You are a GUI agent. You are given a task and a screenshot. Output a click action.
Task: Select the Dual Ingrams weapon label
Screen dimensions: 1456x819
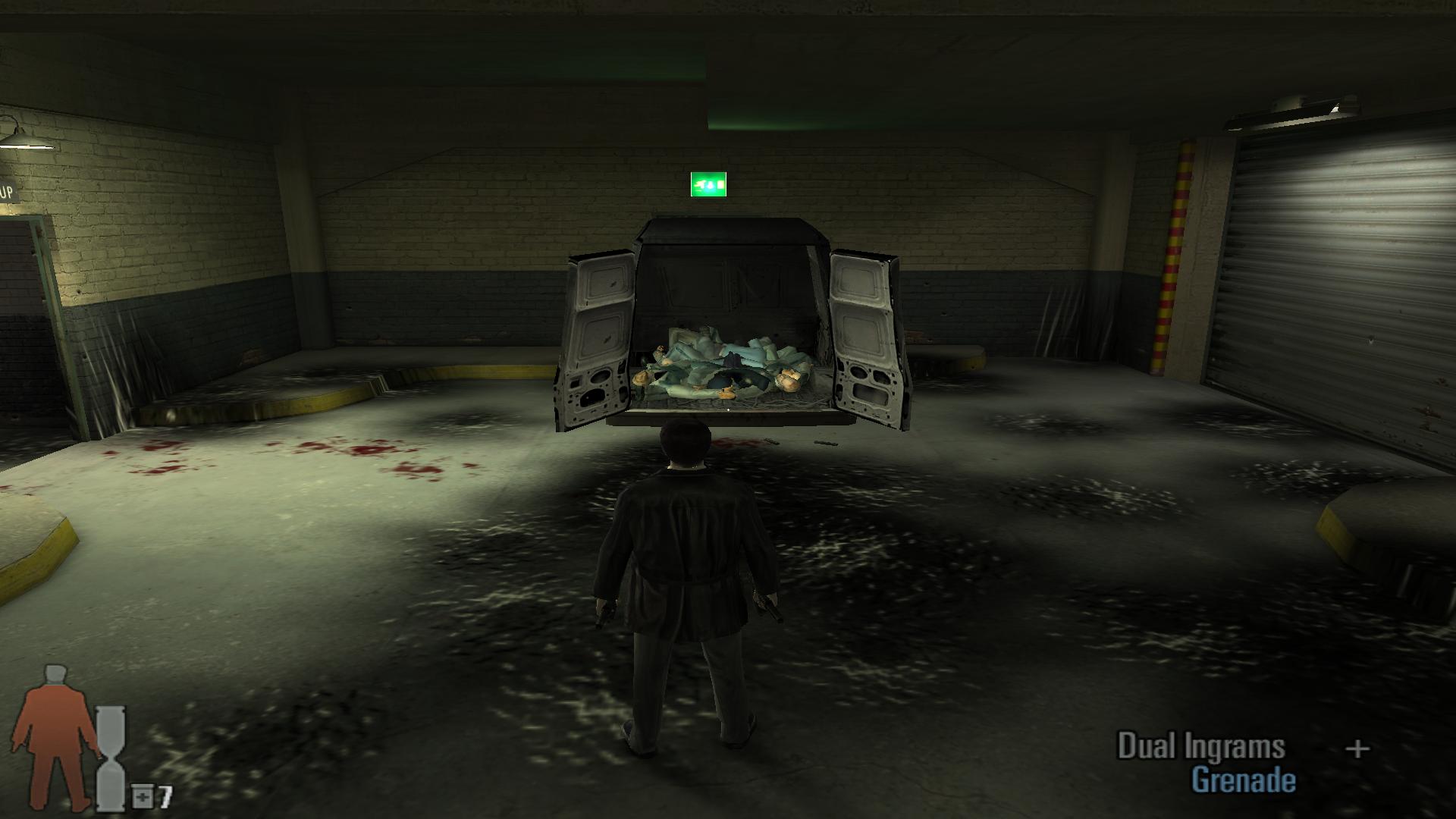(1201, 747)
